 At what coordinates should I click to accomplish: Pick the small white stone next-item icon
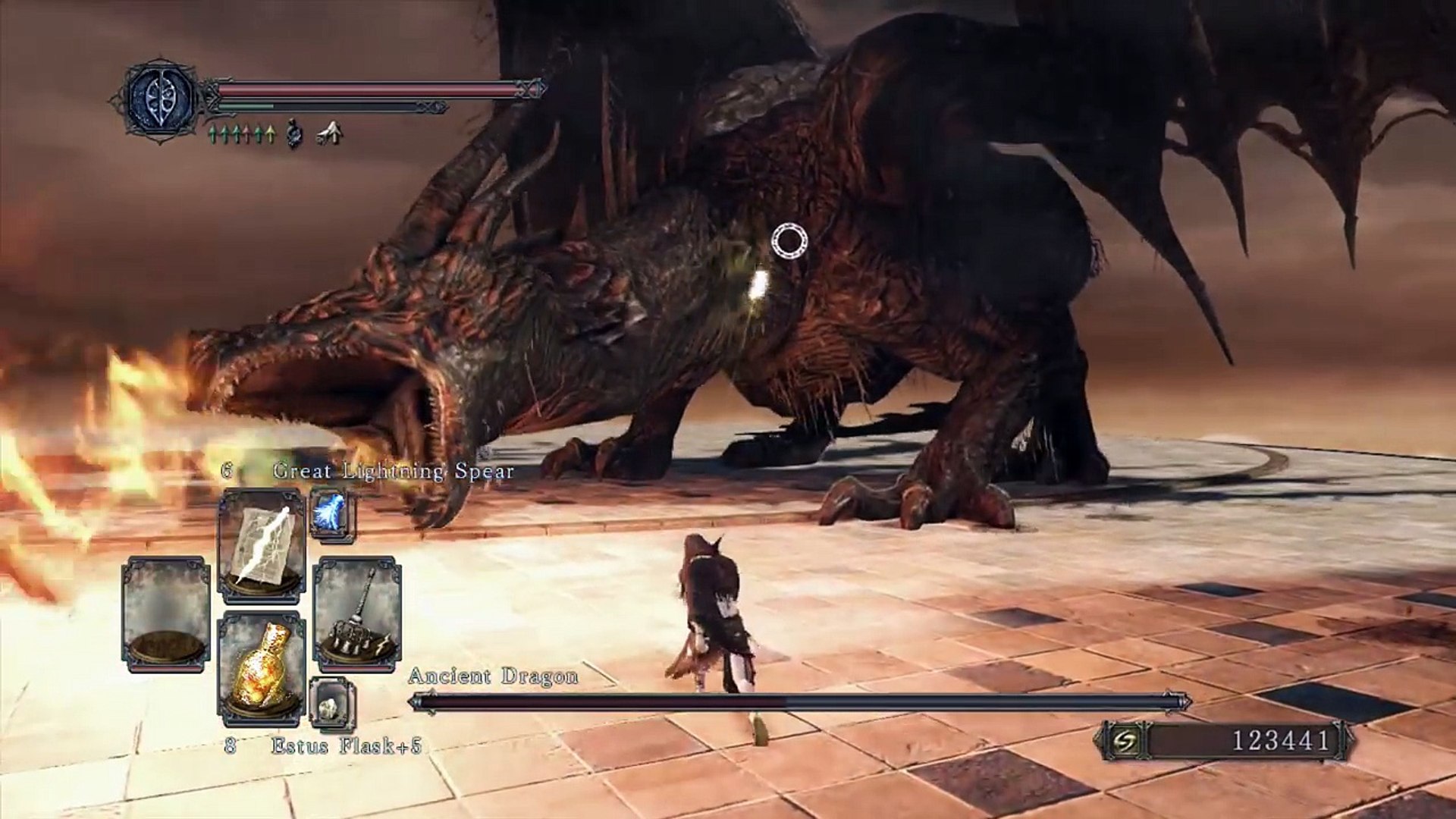pos(331,703)
